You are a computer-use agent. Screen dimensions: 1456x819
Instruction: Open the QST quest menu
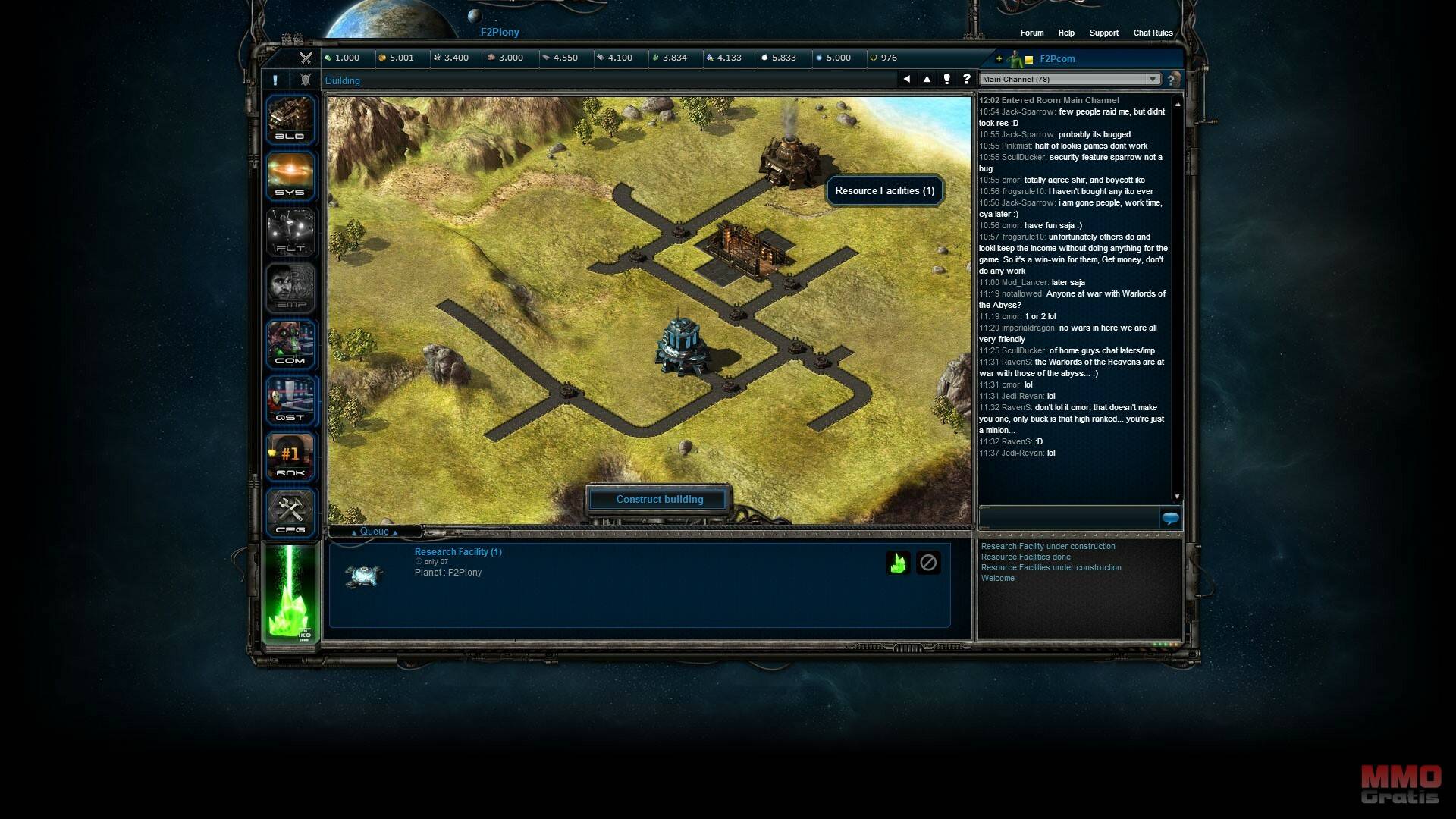click(x=290, y=400)
